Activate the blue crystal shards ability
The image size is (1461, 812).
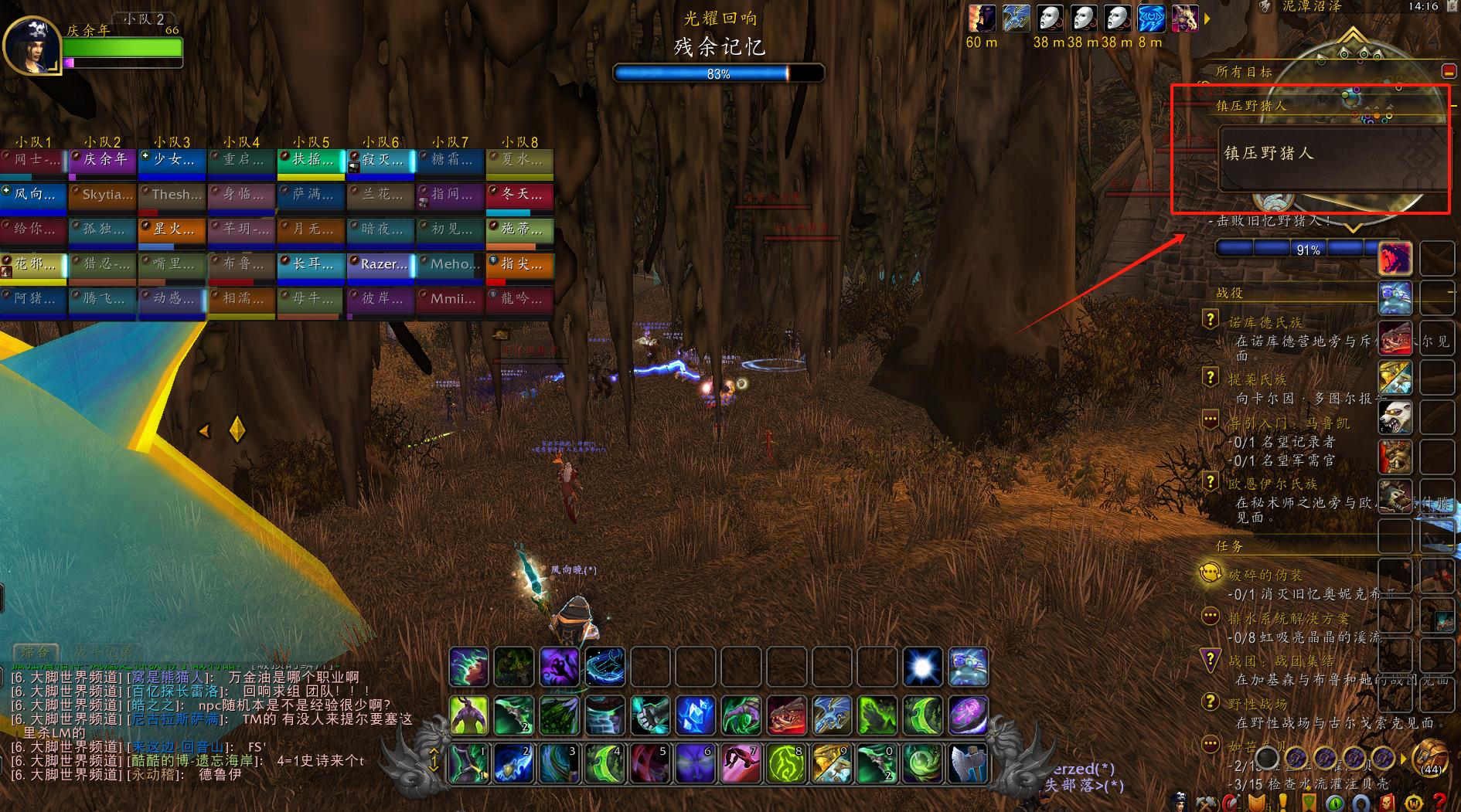coord(695,715)
